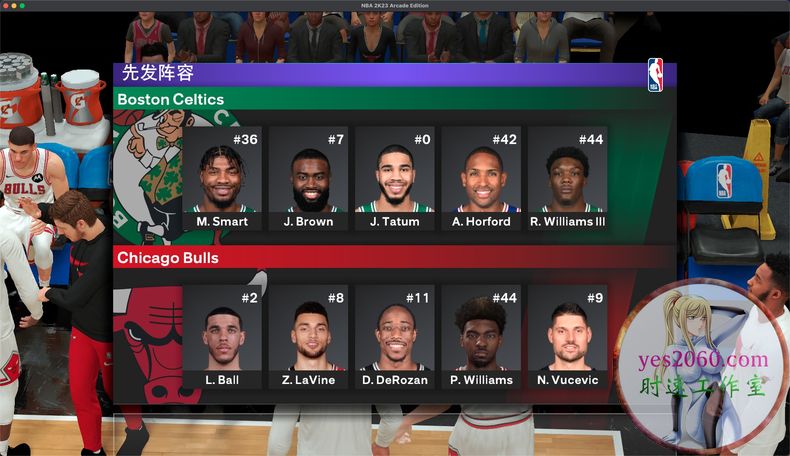This screenshot has height=456, width=790.
Task: Select P. Williams' lineup card
Action: (481, 337)
